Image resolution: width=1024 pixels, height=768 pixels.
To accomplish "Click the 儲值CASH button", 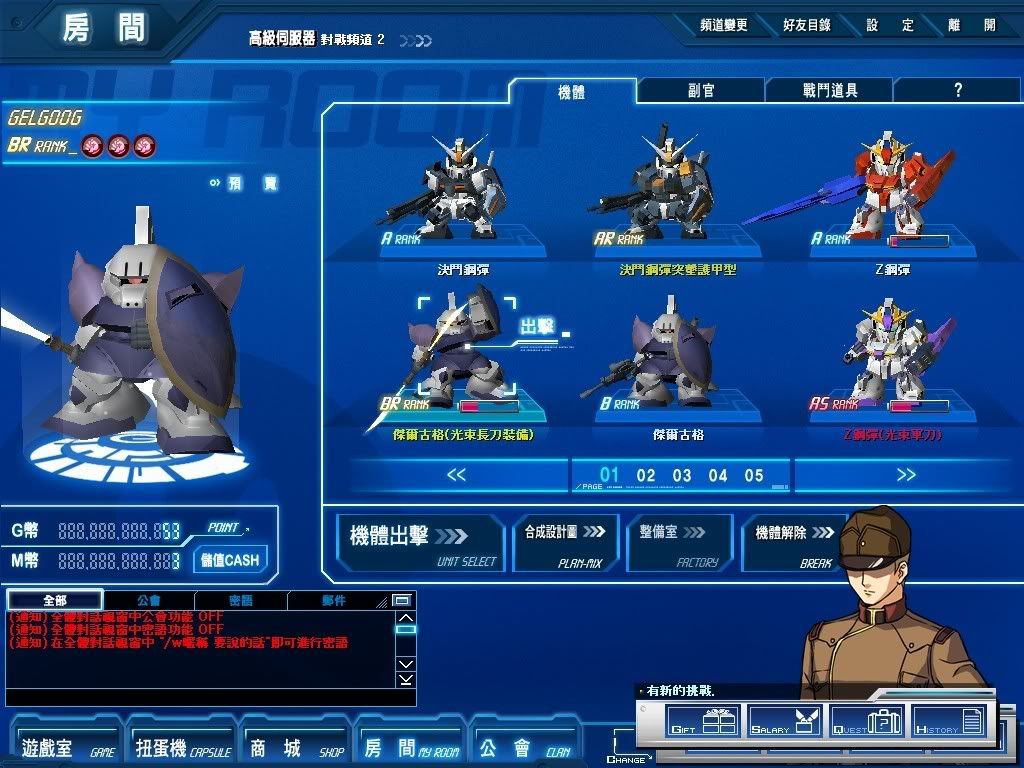I will tap(229, 560).
